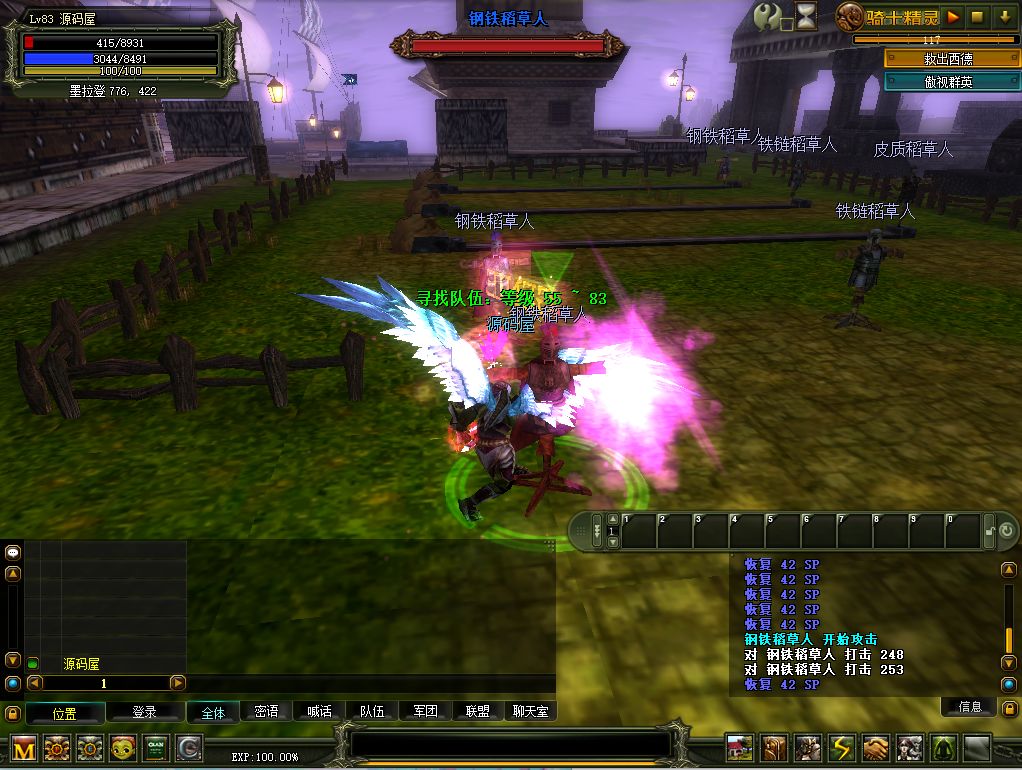
Task: Click the hourglass icon
Action: click(x=806, y=15)
